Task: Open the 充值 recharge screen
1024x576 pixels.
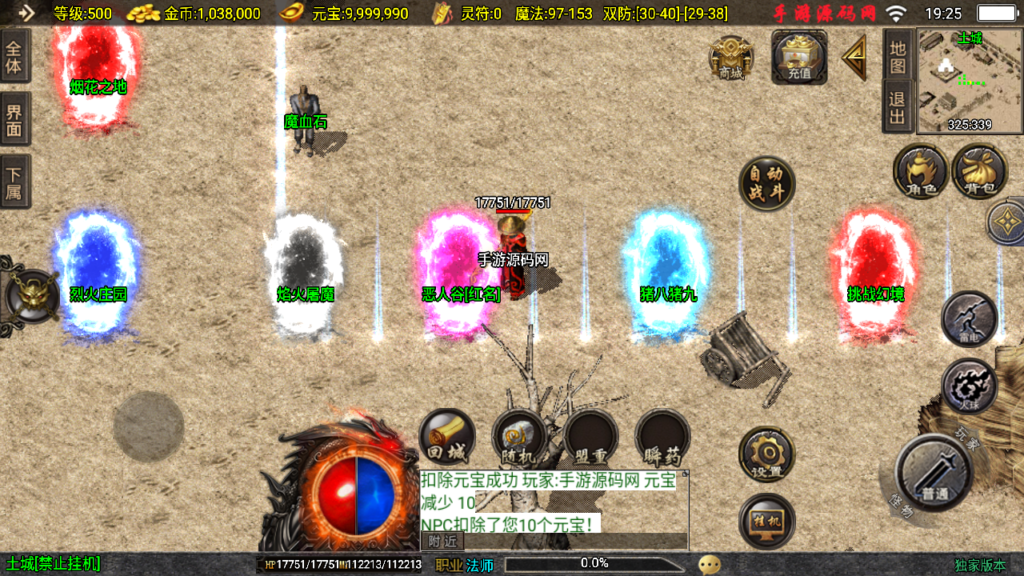Action: [798, 56]
